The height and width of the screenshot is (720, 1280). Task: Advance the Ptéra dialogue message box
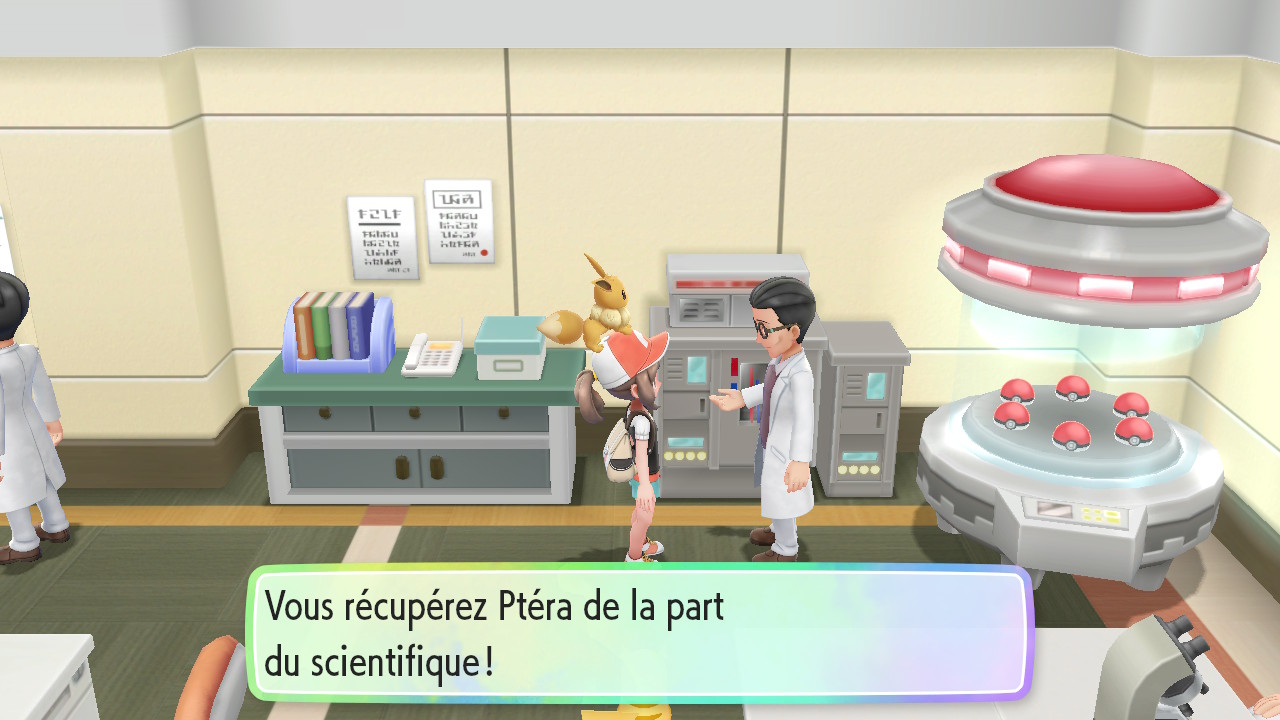(x=640, y=632)
